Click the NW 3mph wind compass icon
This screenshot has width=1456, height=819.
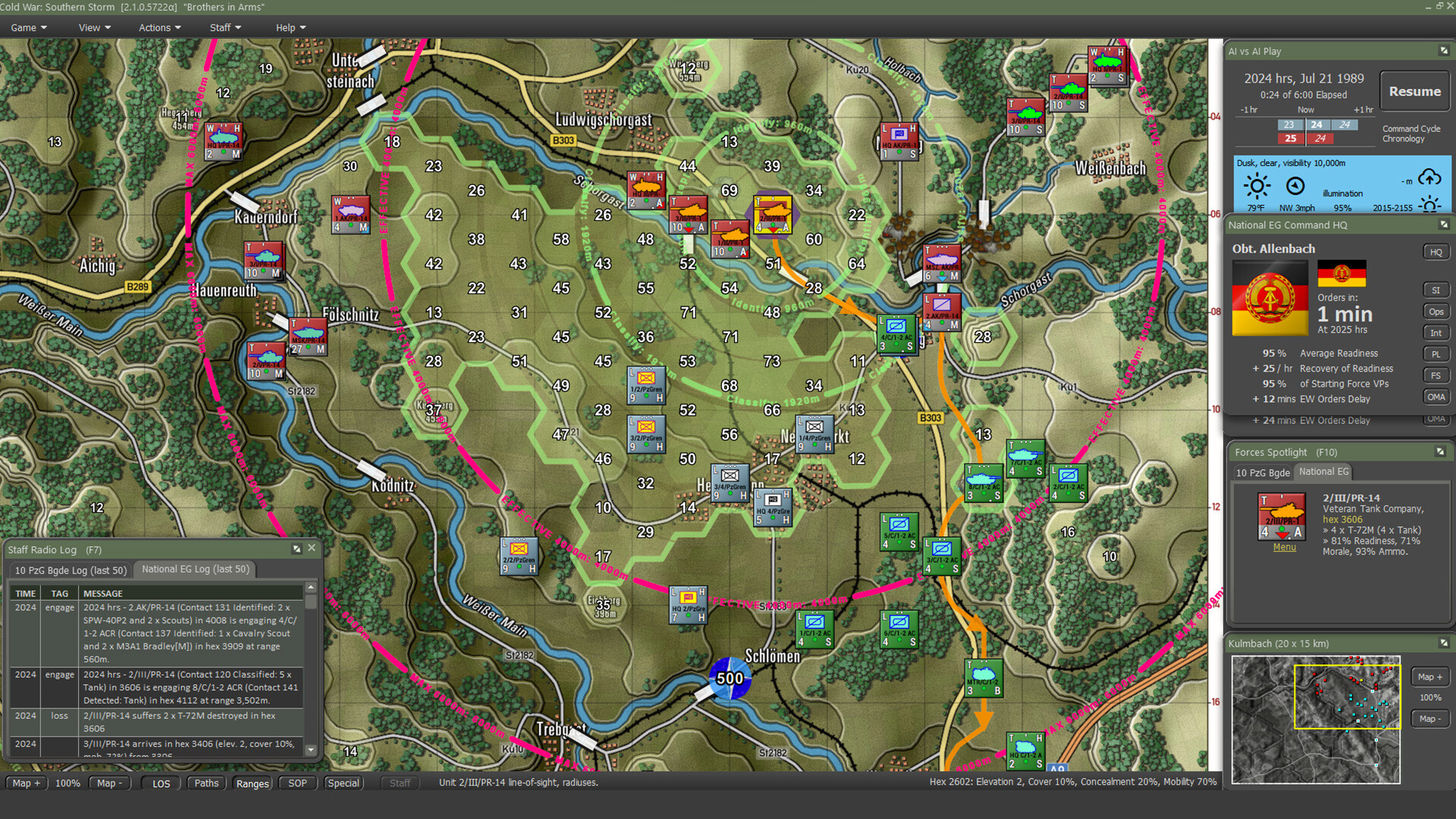point(1296,185)
